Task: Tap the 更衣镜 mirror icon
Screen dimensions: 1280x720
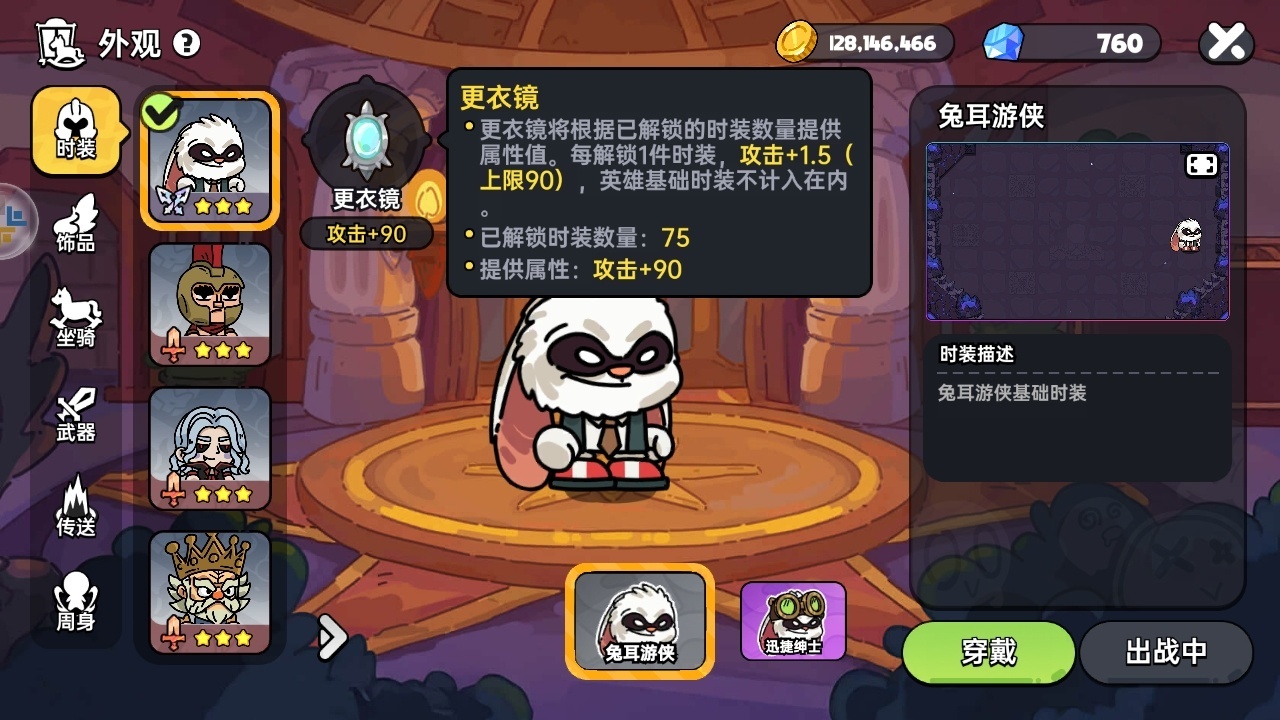Action: click(366, 140)
